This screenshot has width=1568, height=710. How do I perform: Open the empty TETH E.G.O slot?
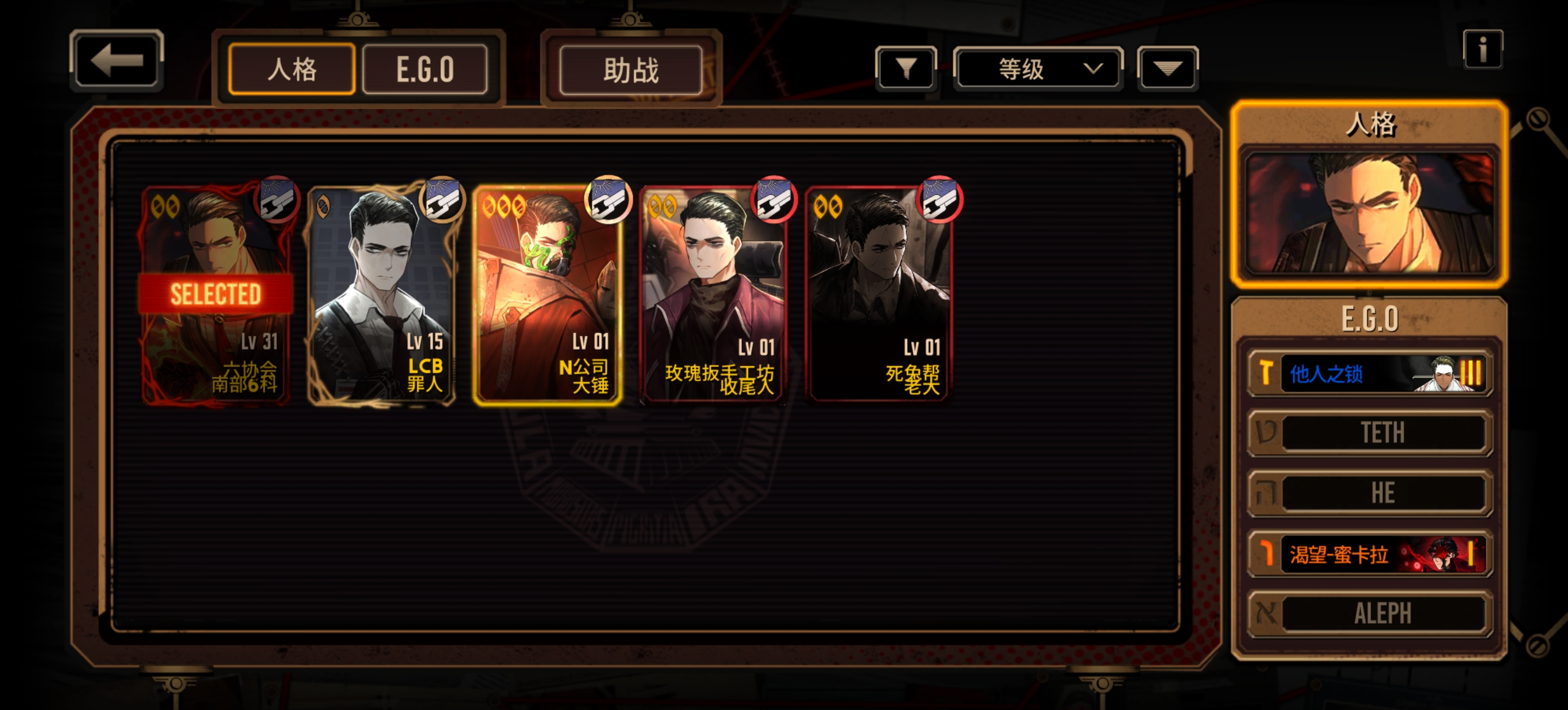1369,433
